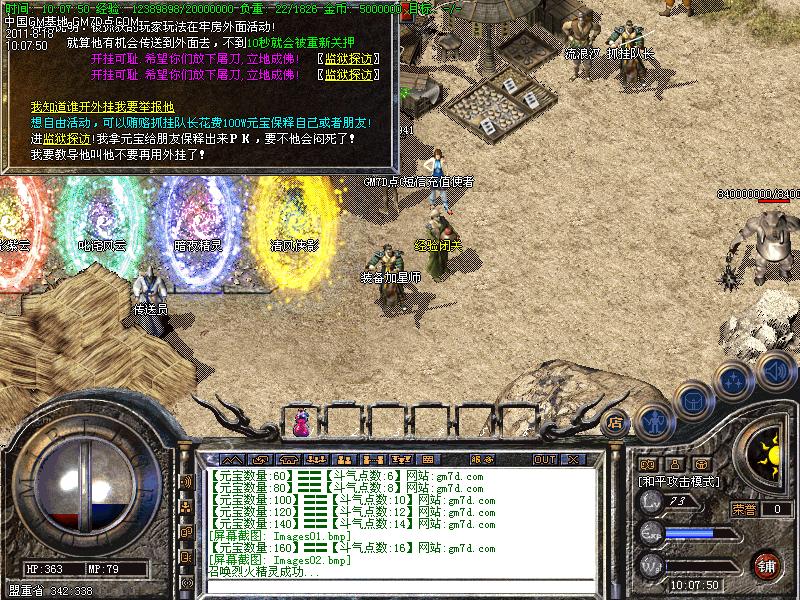Screen dimensions: 800x600
Task: Close the chat panel with the X button
Action: (573, 459)
